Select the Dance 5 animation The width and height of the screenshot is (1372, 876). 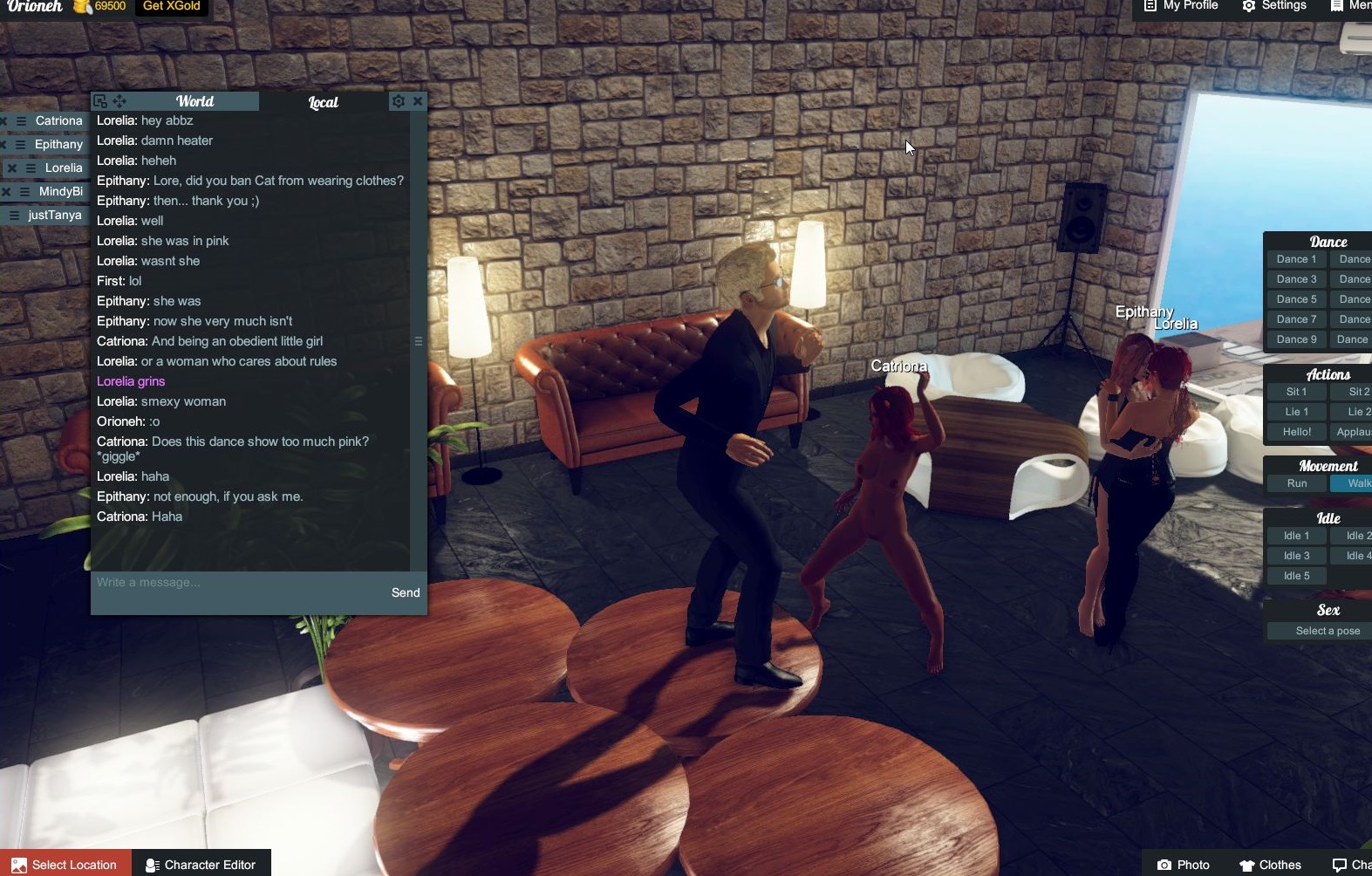(x=1296, y=298)
